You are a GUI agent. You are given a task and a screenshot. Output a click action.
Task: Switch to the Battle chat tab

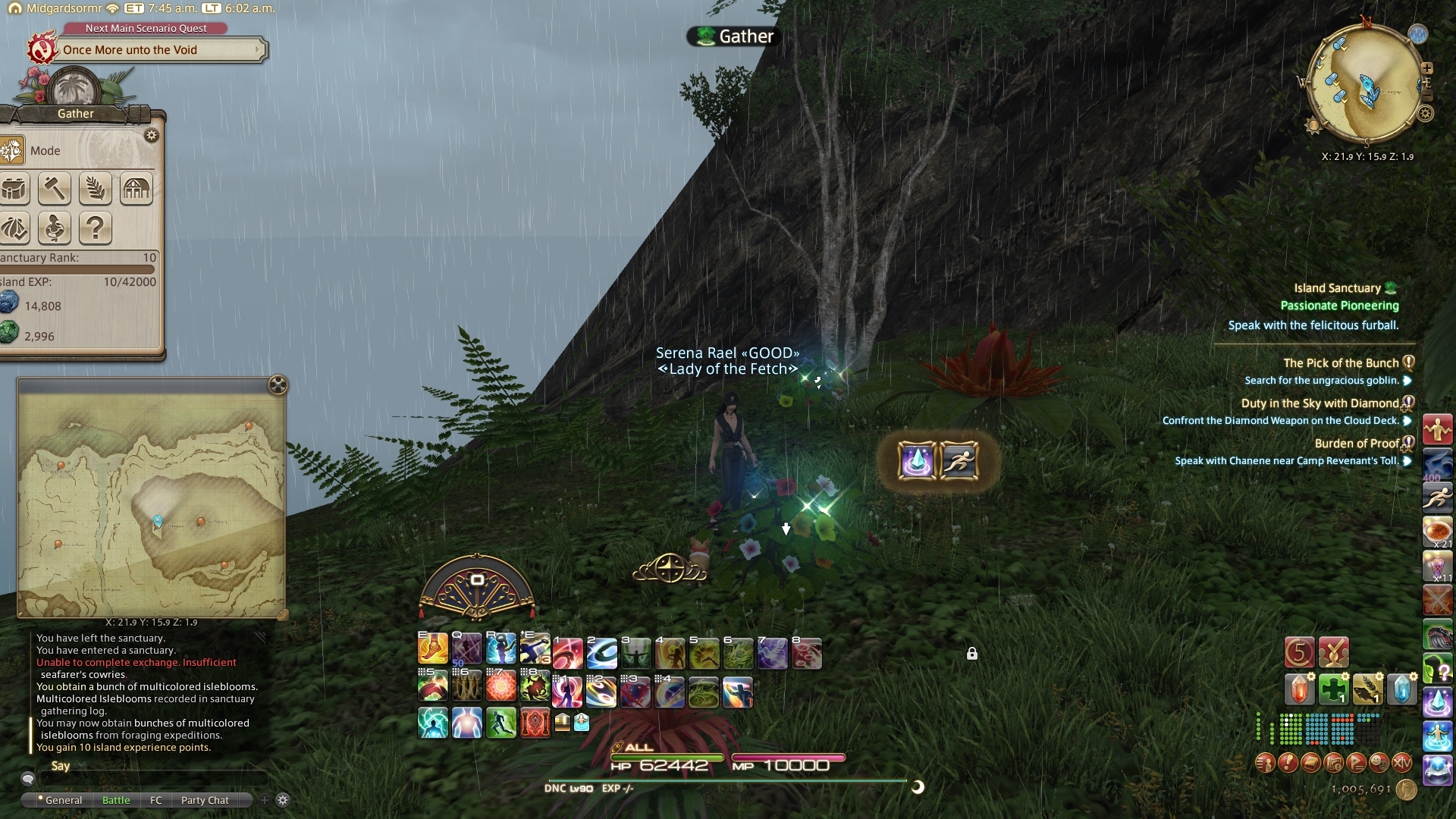[116, 800]
